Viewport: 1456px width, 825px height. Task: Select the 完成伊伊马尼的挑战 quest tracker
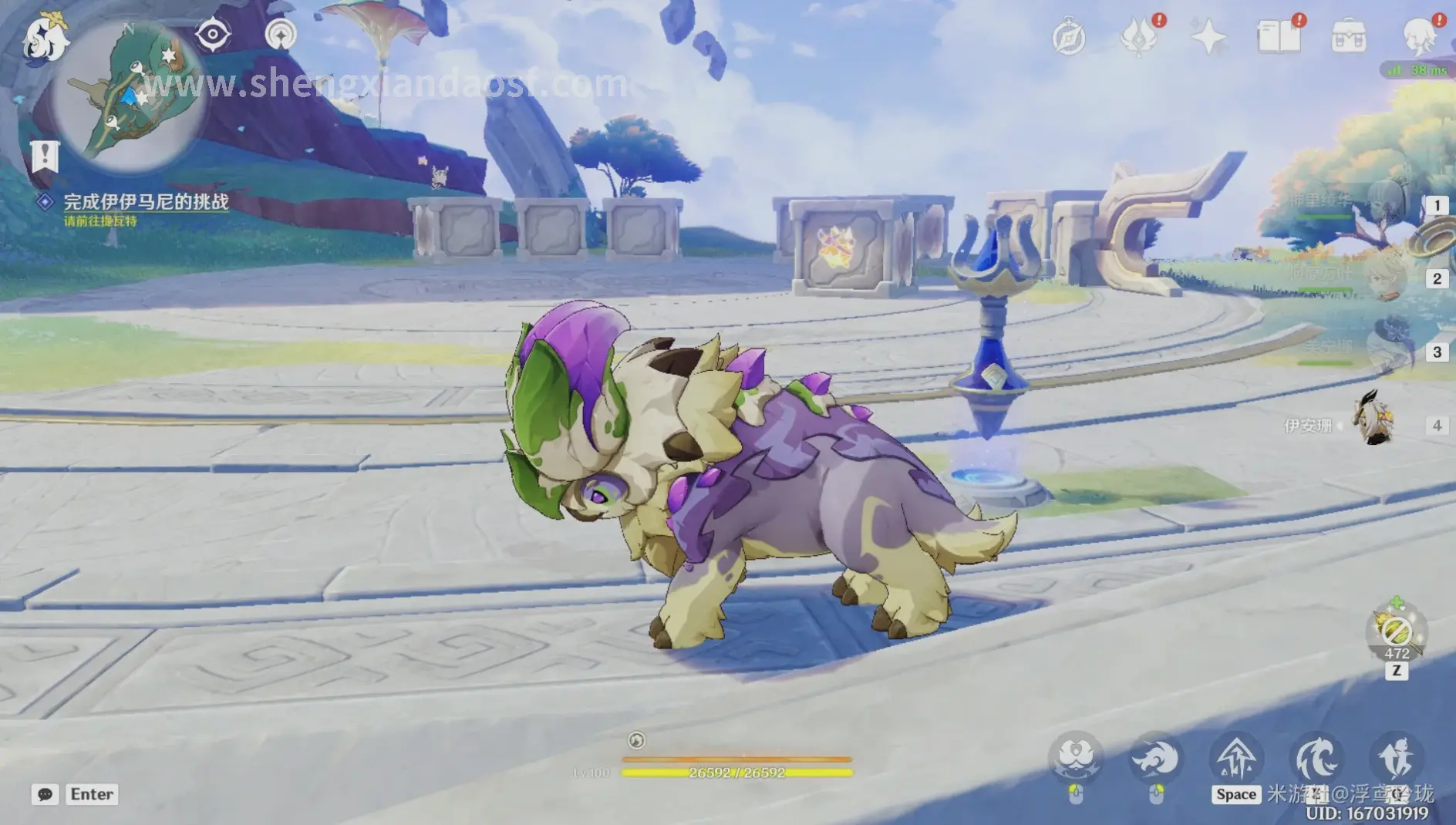[x=145, y=202]
